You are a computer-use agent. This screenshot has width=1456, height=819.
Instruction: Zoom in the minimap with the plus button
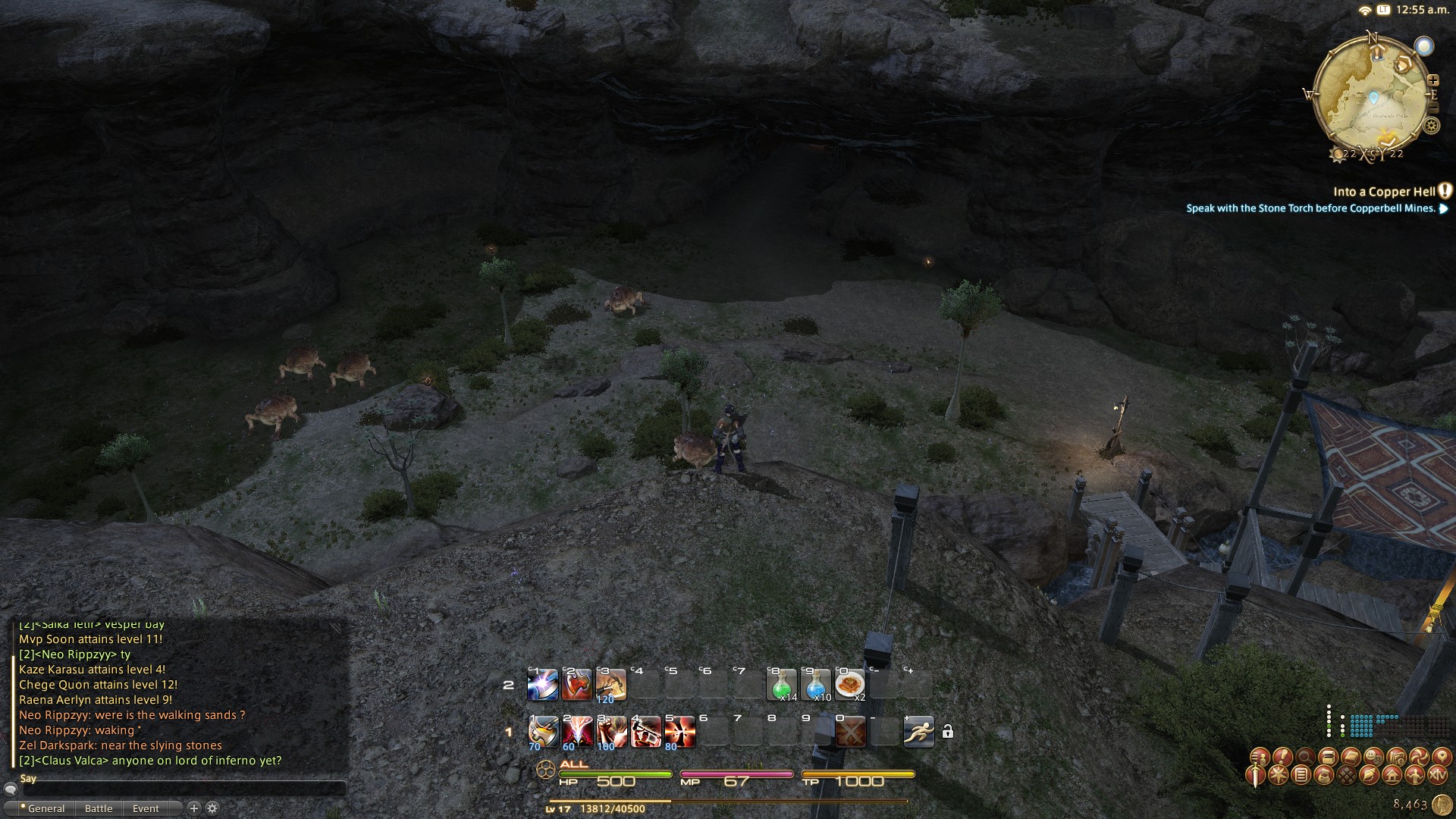click(x=1432, y=80)
